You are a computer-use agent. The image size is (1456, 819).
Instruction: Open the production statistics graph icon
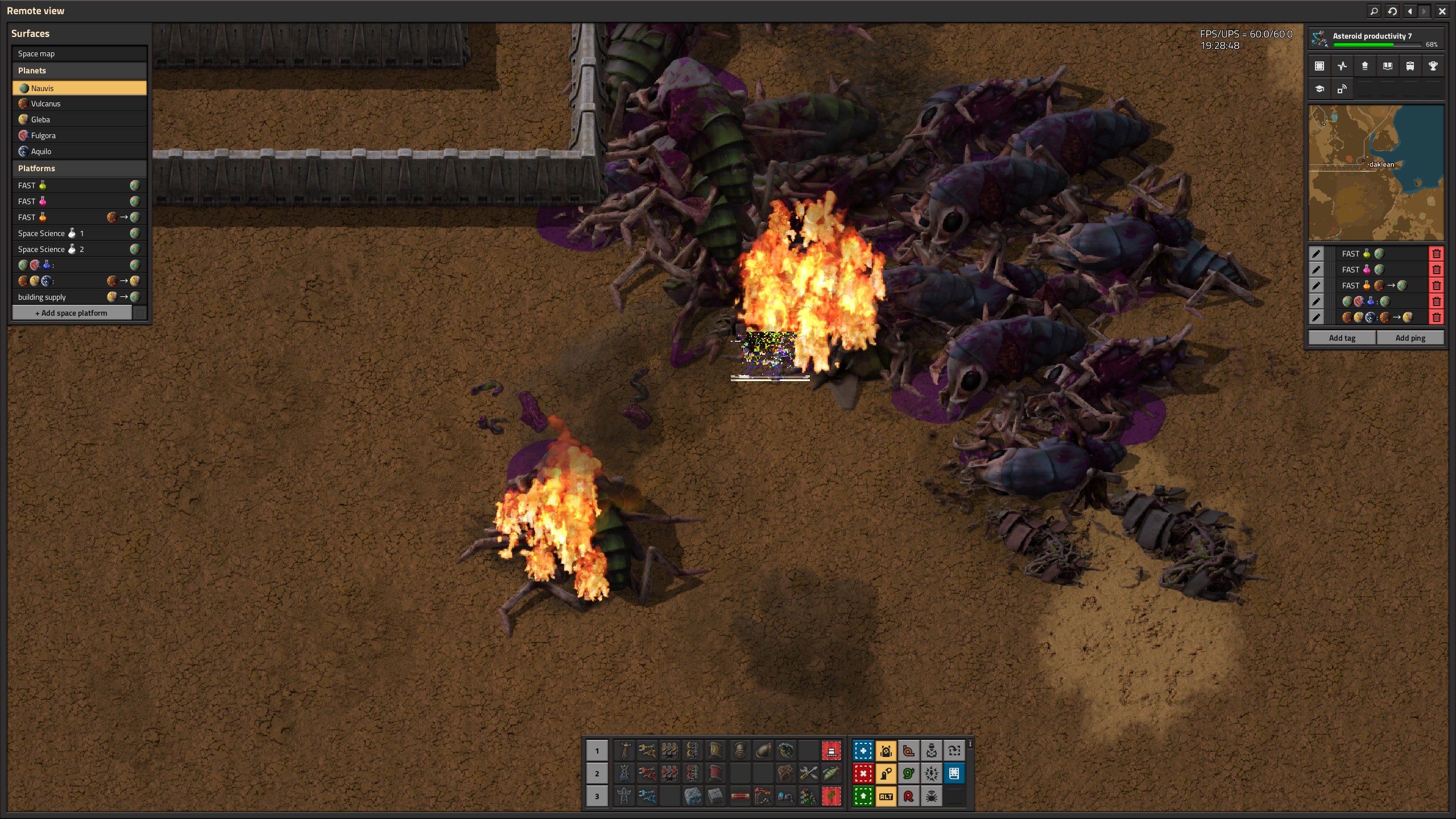coord(1342,66)
